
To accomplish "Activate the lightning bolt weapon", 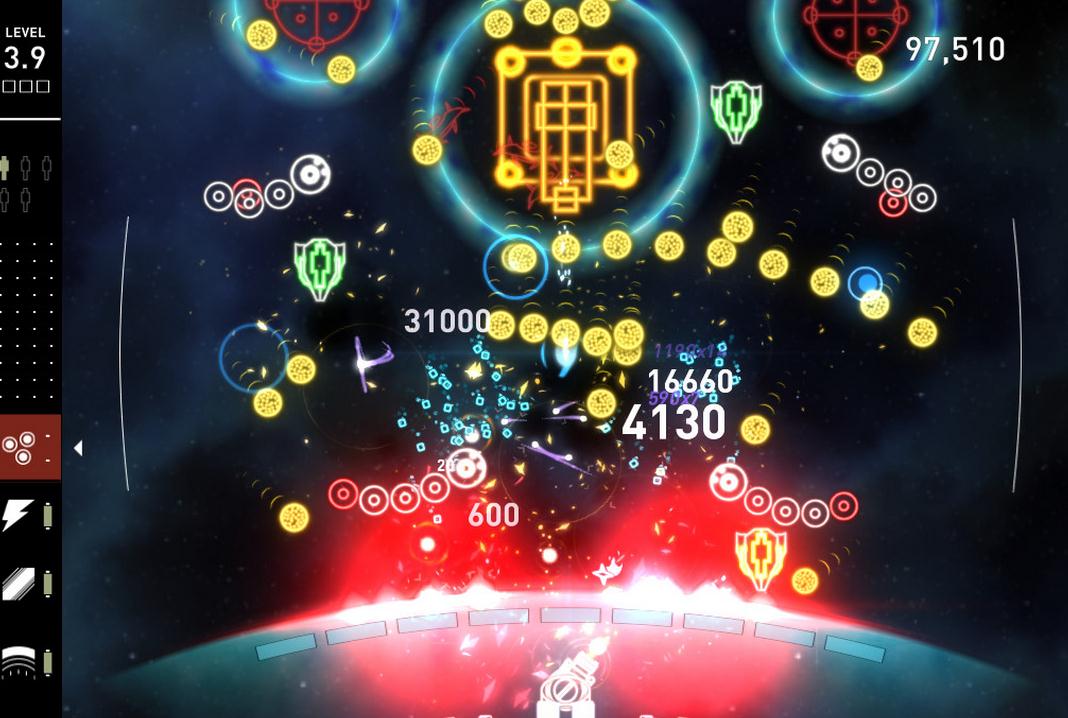I will 18,516.
